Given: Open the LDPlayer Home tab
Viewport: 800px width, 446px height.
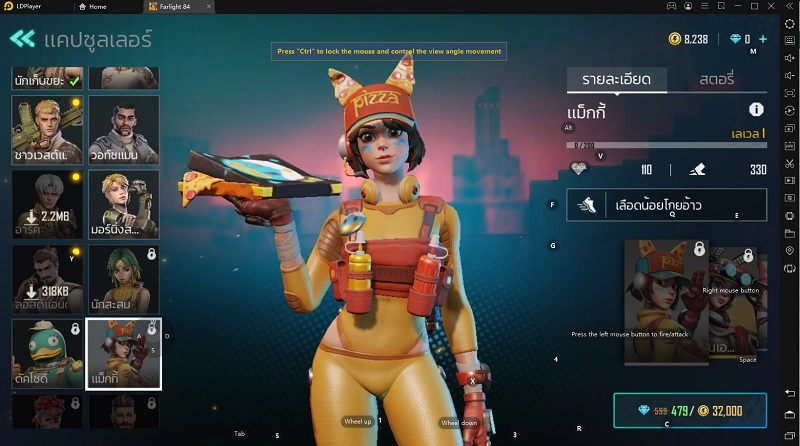Looking at the screenshot, I should (98, 6).
